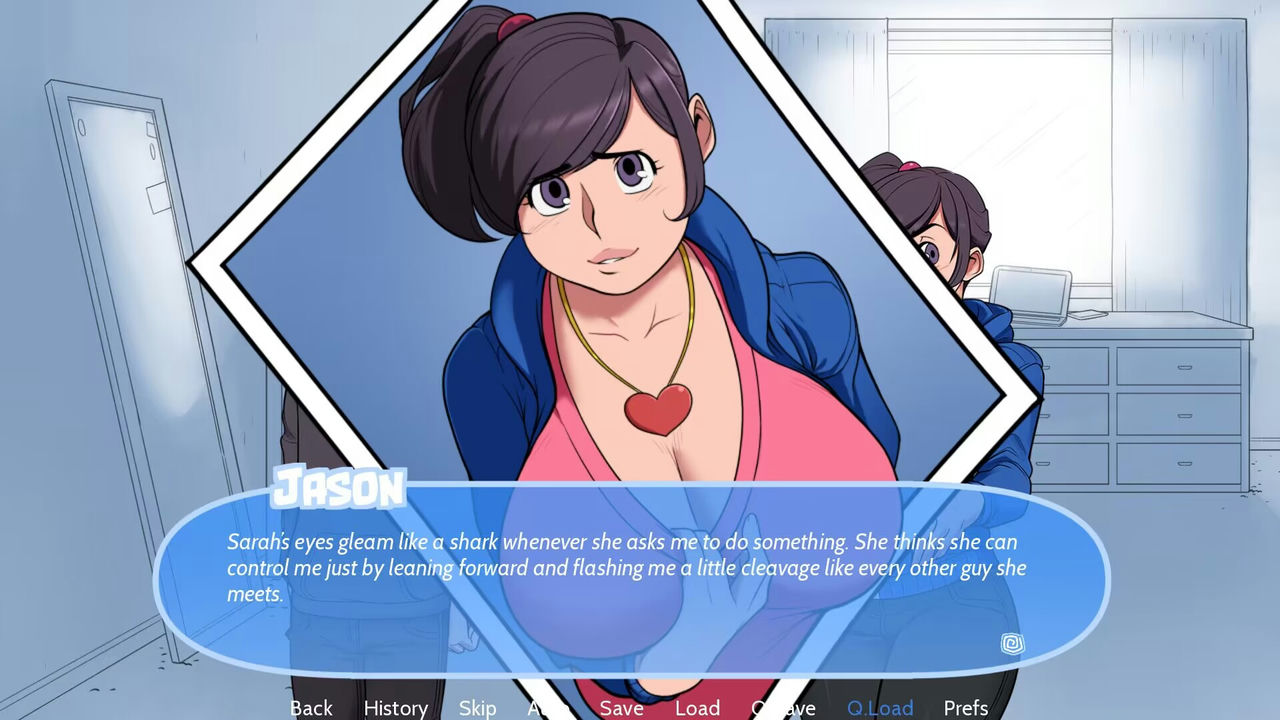This screenshot has width=1280, height=720.
Task: Open Prefs settings
Action: point(965,708)
